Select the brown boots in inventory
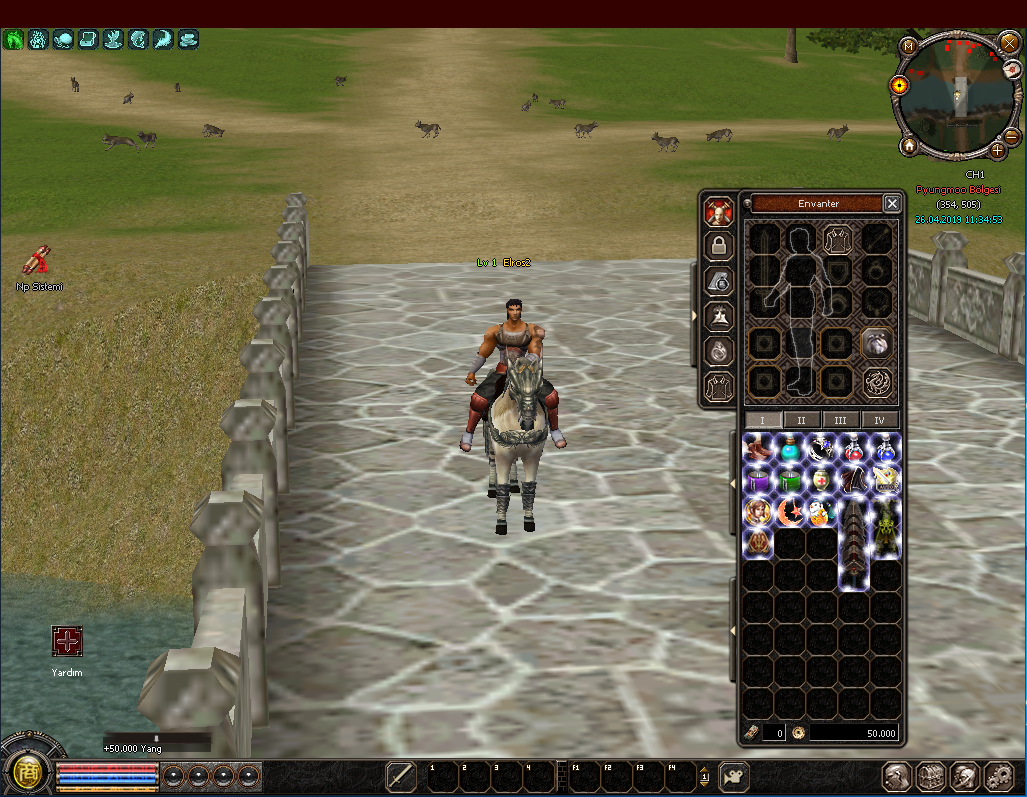The height and width of the screenshot is (797, 1027). (x=759, y=448)
